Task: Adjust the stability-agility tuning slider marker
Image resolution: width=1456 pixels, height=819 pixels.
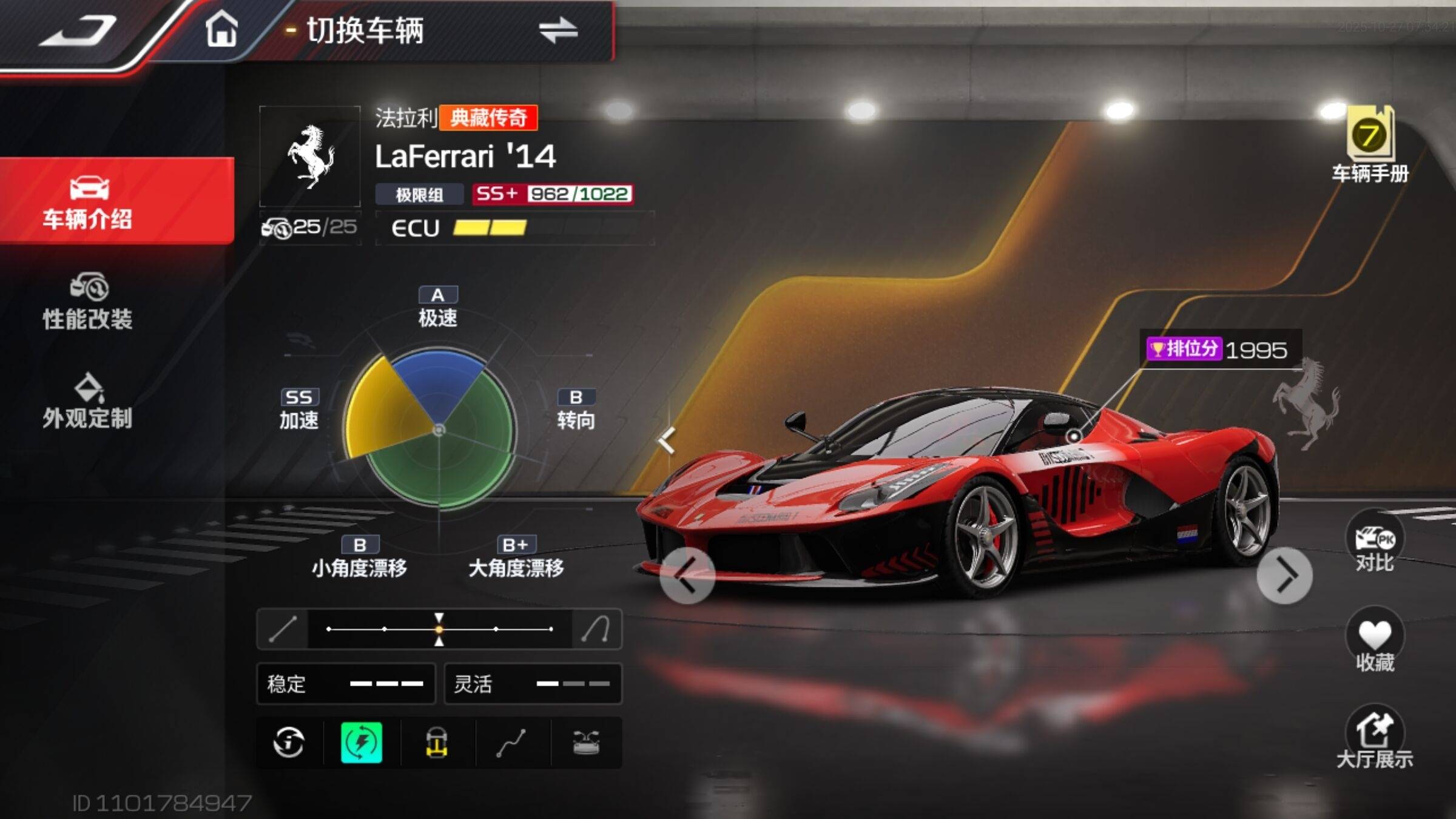Action: [439, 629]
